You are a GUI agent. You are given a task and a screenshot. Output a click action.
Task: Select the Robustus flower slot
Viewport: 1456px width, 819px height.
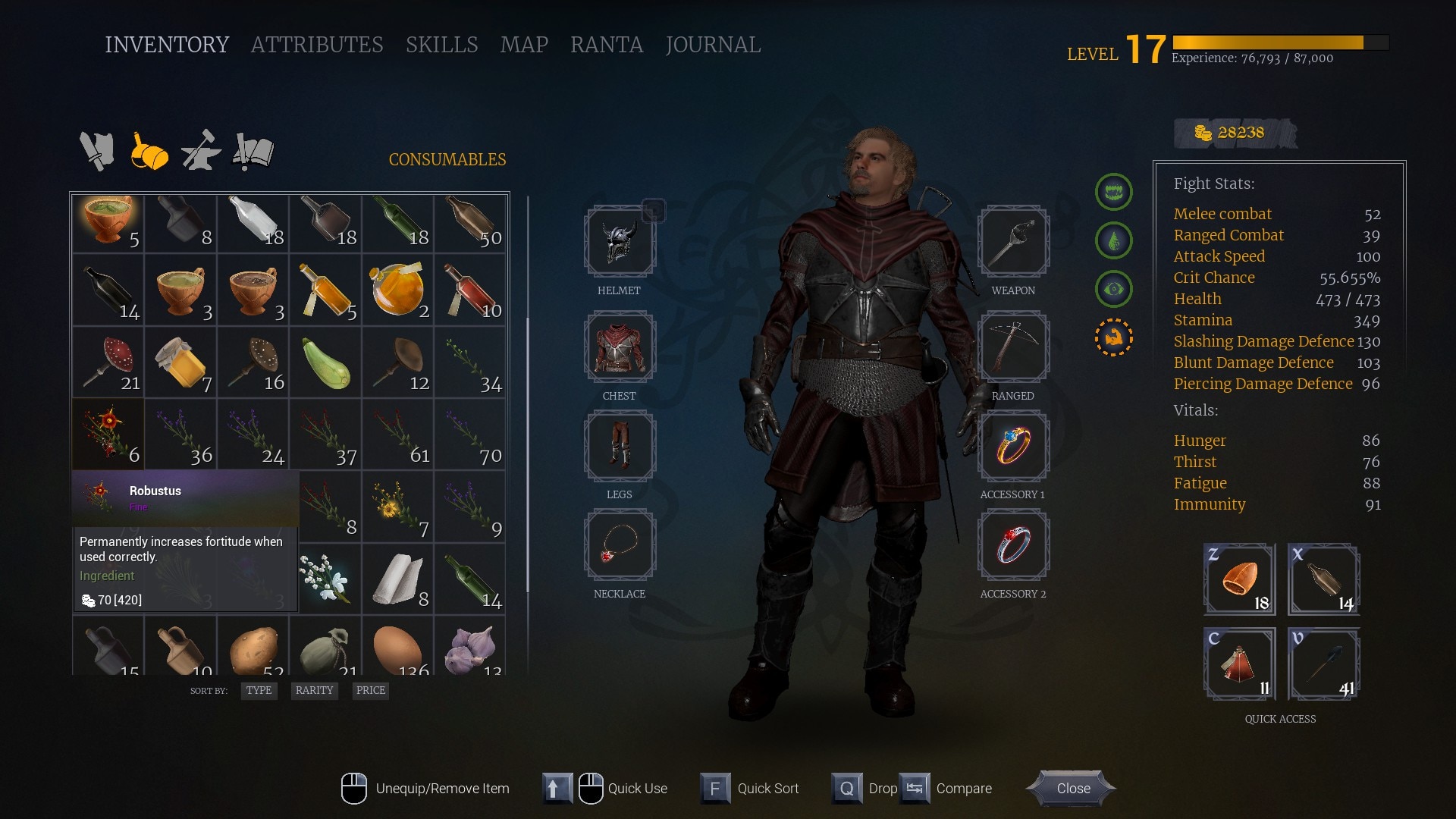[108, 434]
